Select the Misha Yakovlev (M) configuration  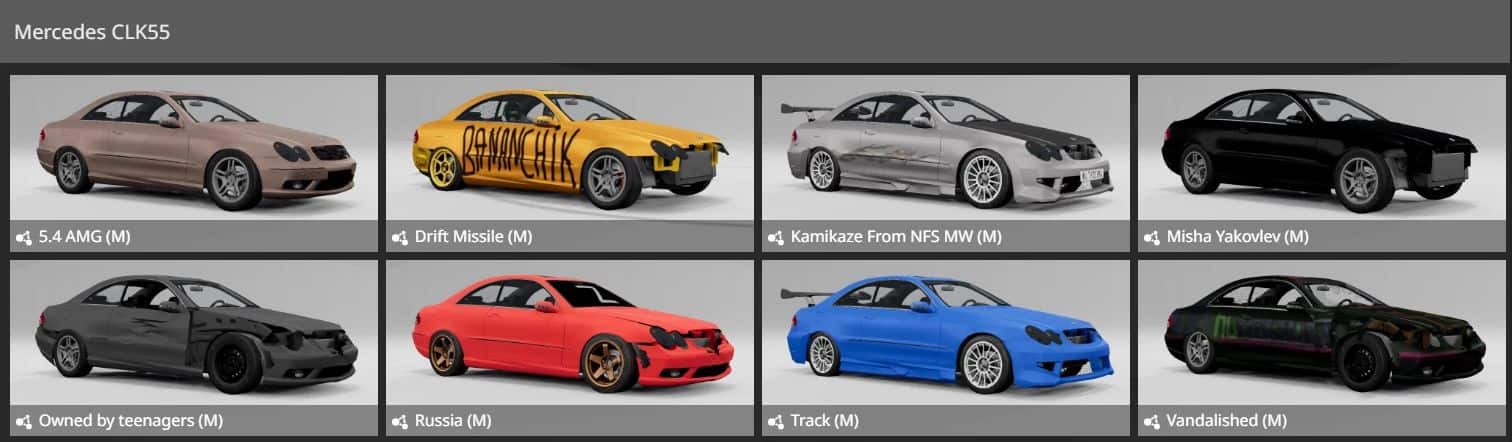[1321, 162]
